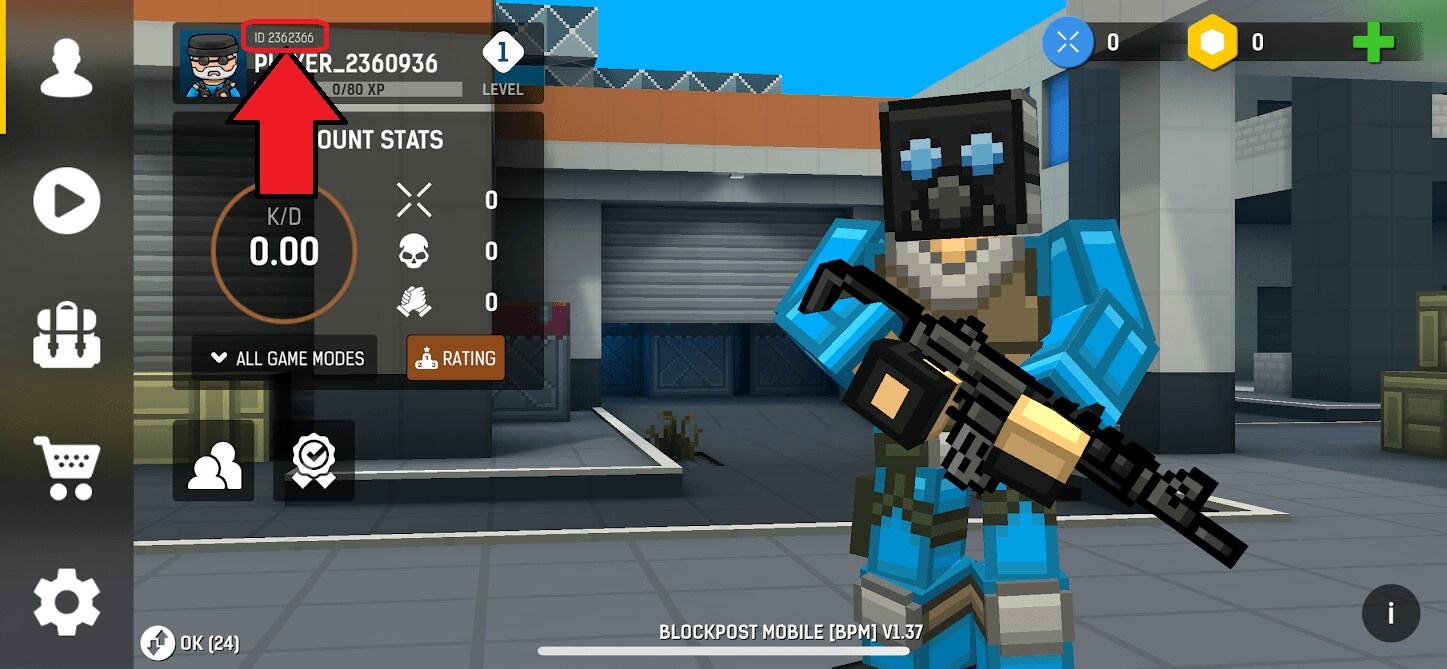Screen dimensions: 1447x669
Task: Tap the green plus to add currency
Action: pyautogui.click(x=1373, y=42)
